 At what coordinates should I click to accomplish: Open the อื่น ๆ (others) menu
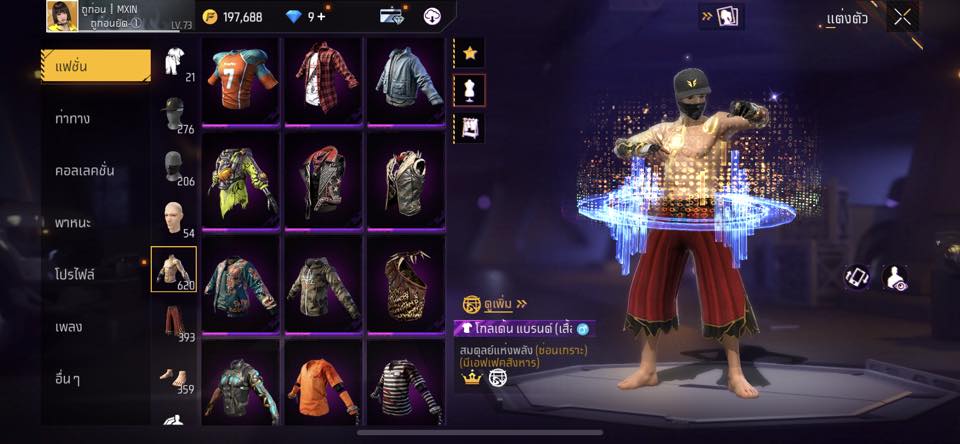(x=69, y=378)
